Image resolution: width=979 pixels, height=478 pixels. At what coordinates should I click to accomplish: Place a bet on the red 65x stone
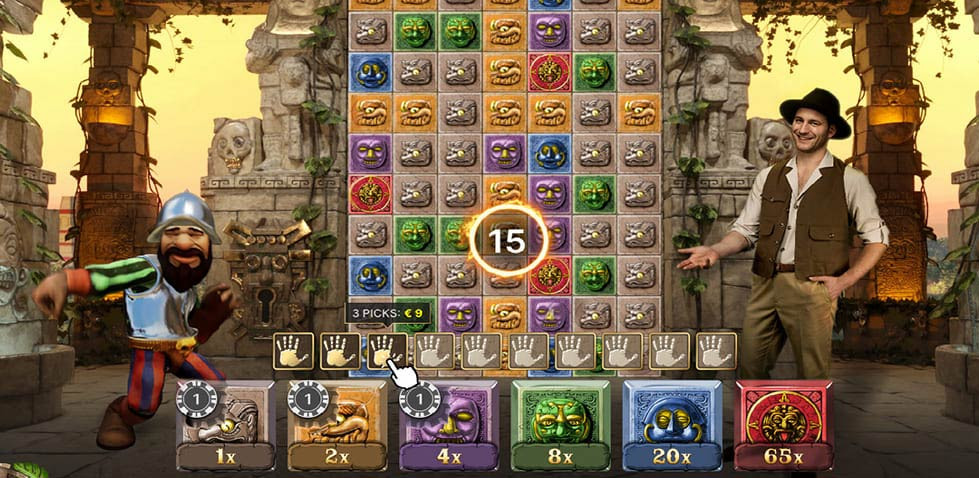(x=784, y=424)
